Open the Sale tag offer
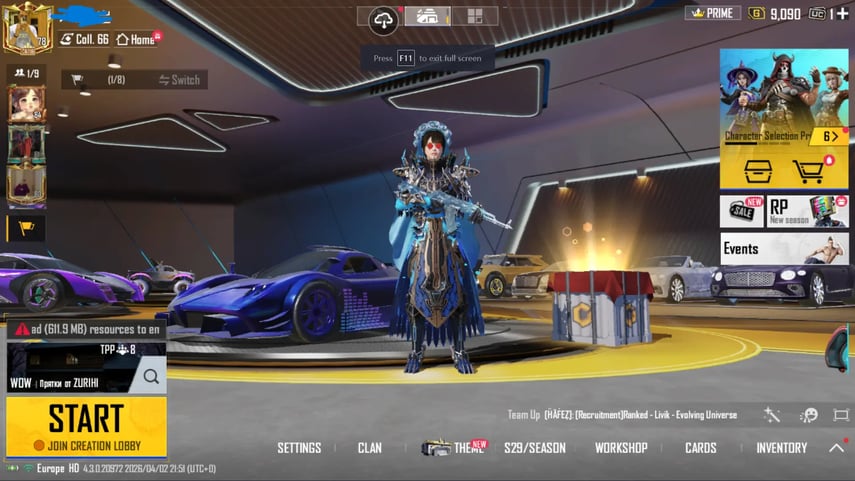Screen dimensions: 855x481 point(742,211)
